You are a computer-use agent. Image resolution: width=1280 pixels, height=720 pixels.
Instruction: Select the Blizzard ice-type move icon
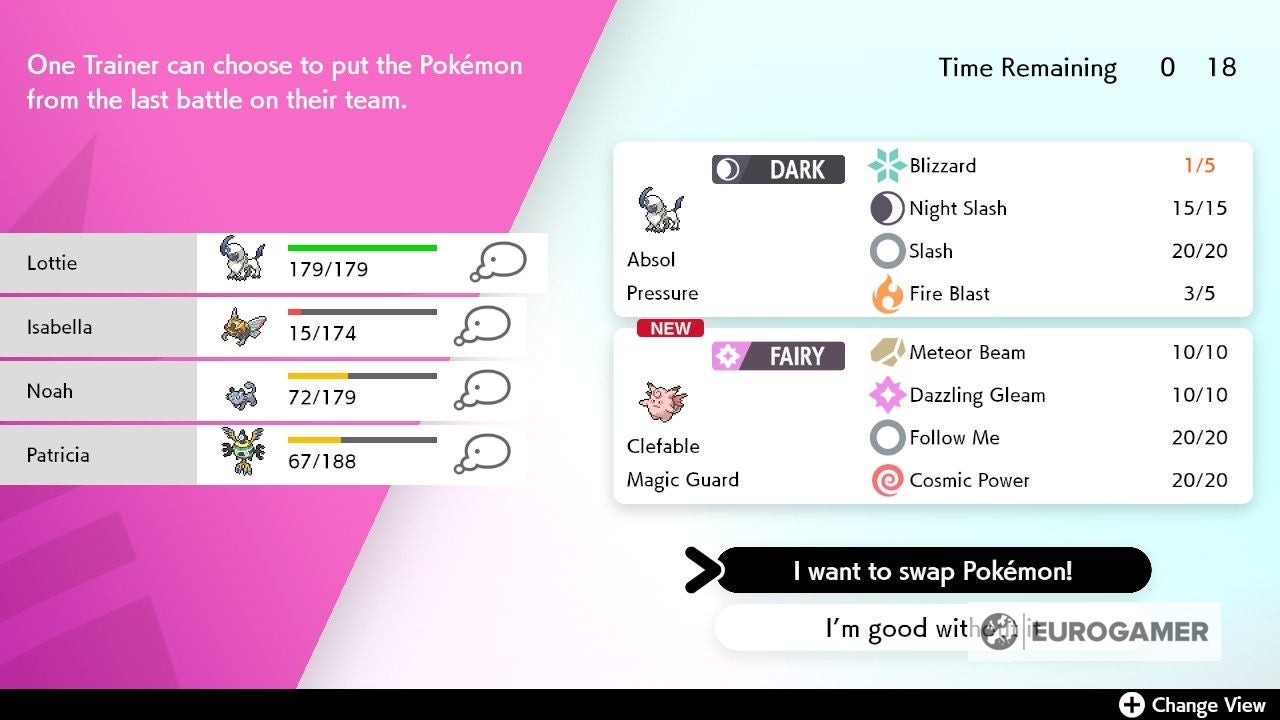(888, 165)
